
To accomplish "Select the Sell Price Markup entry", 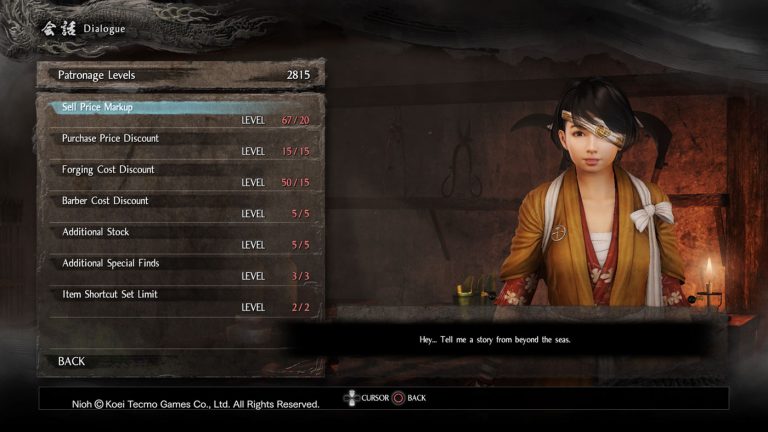I will (180, 113).
